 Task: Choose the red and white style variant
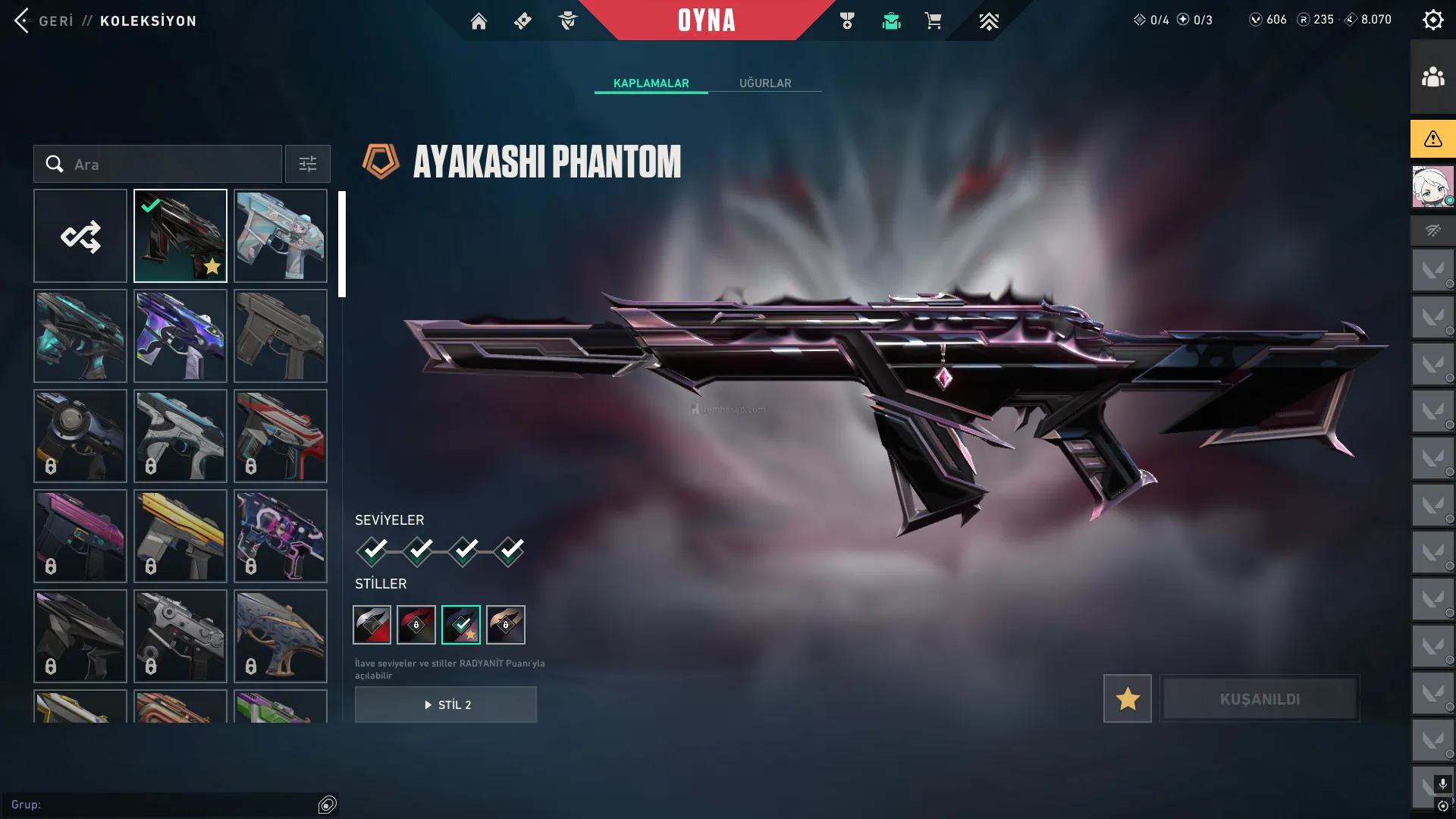click(372, 625)
